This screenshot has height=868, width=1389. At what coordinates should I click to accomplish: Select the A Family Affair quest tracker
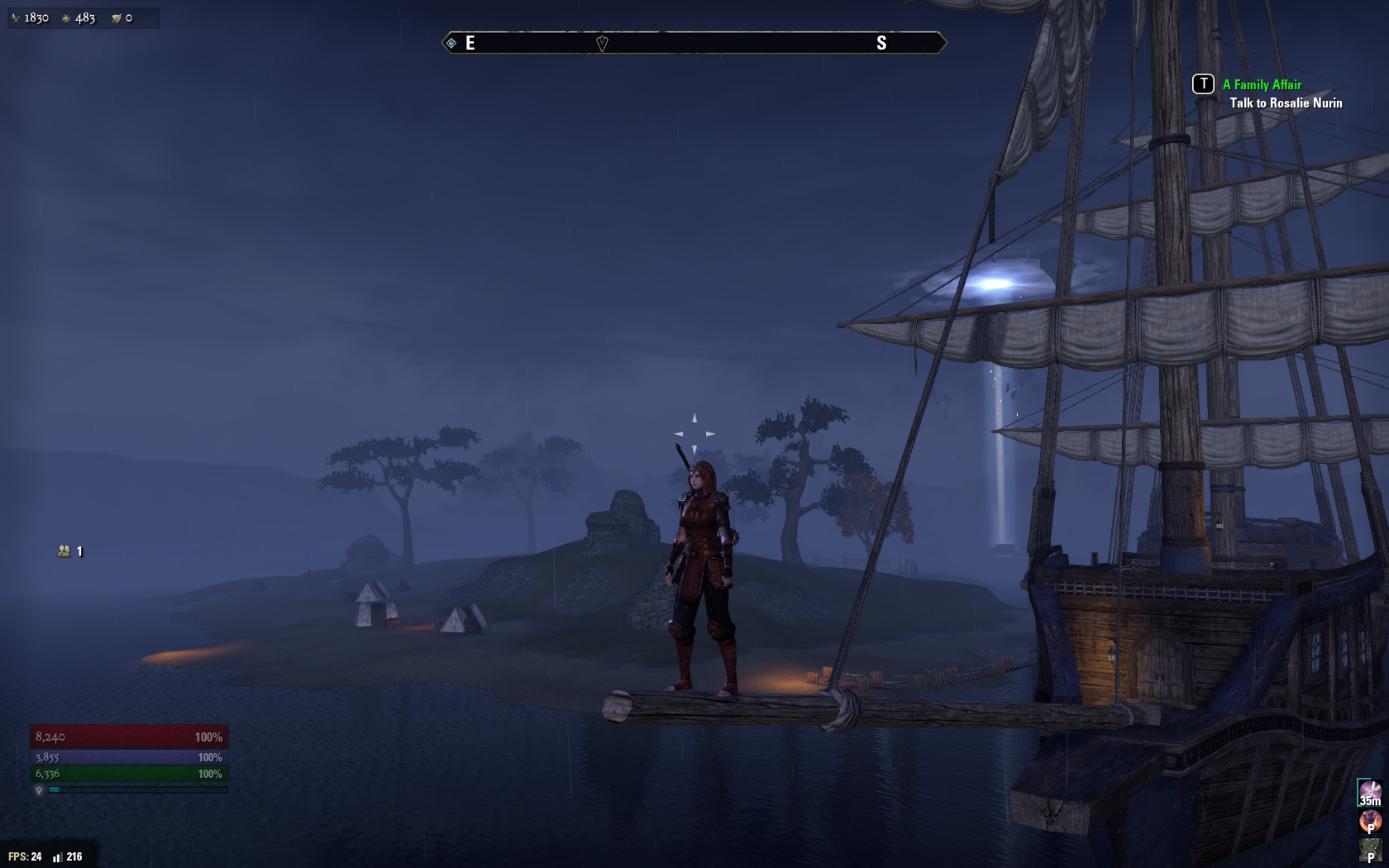click(x=1262, y=85)
